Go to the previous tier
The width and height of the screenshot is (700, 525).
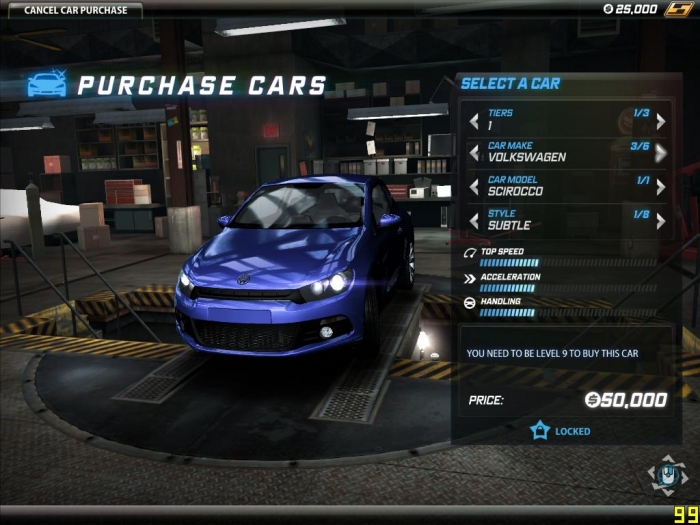point(474,121)
